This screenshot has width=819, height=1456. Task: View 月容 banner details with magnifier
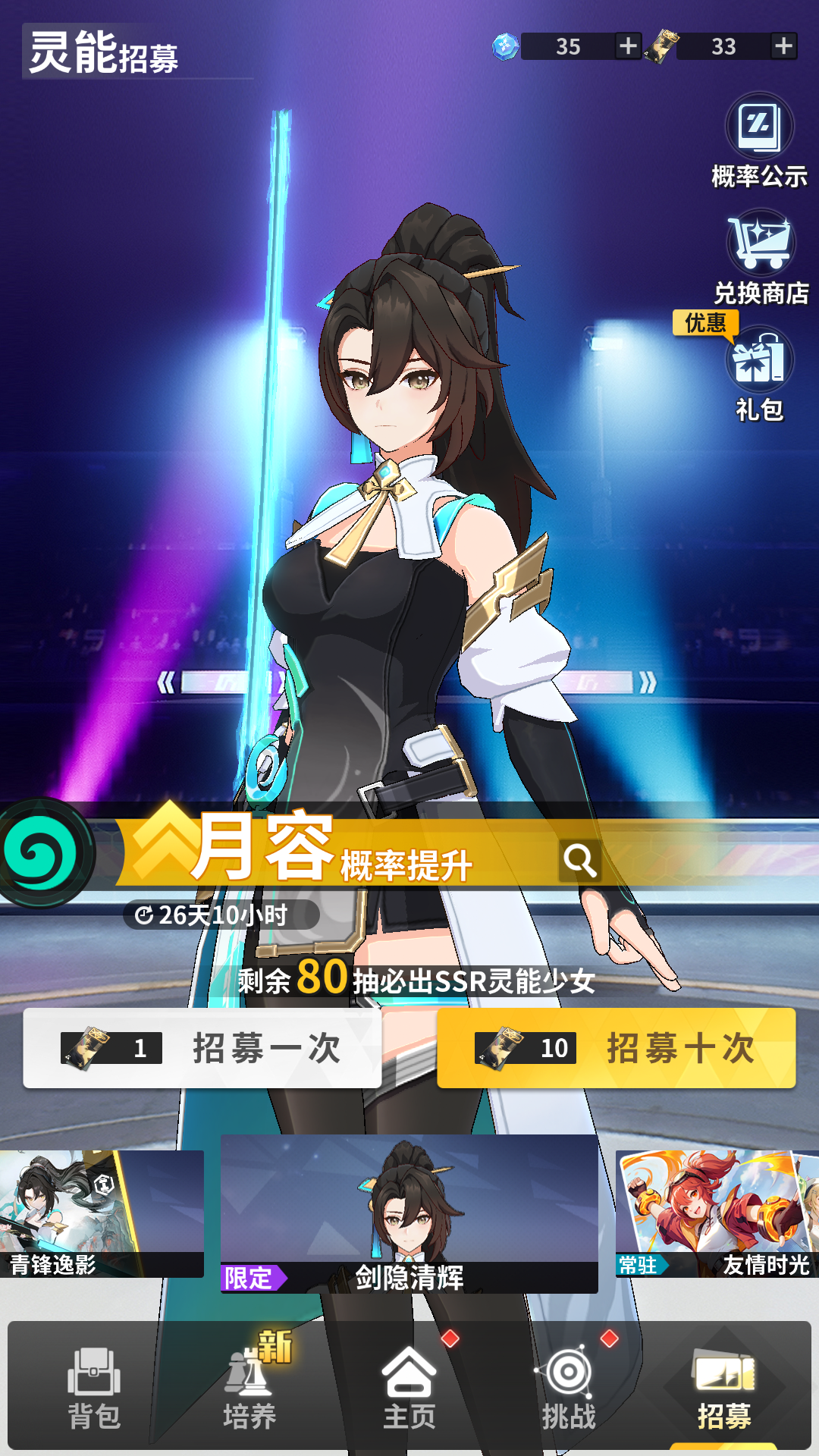pos(580,861)
